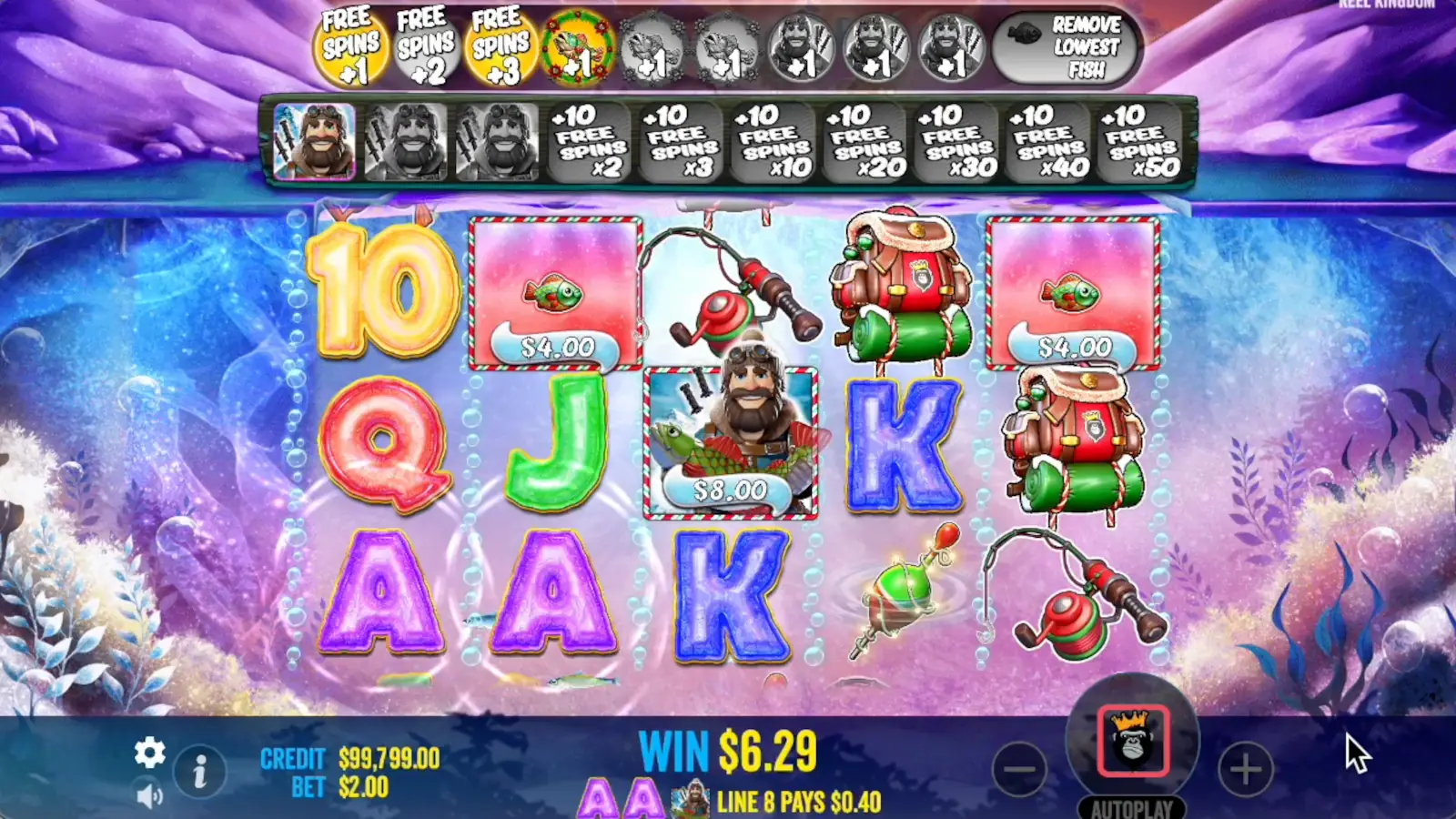Open the game information panel
Viewport: 1456px width, 819px height.
pos(198,769)
